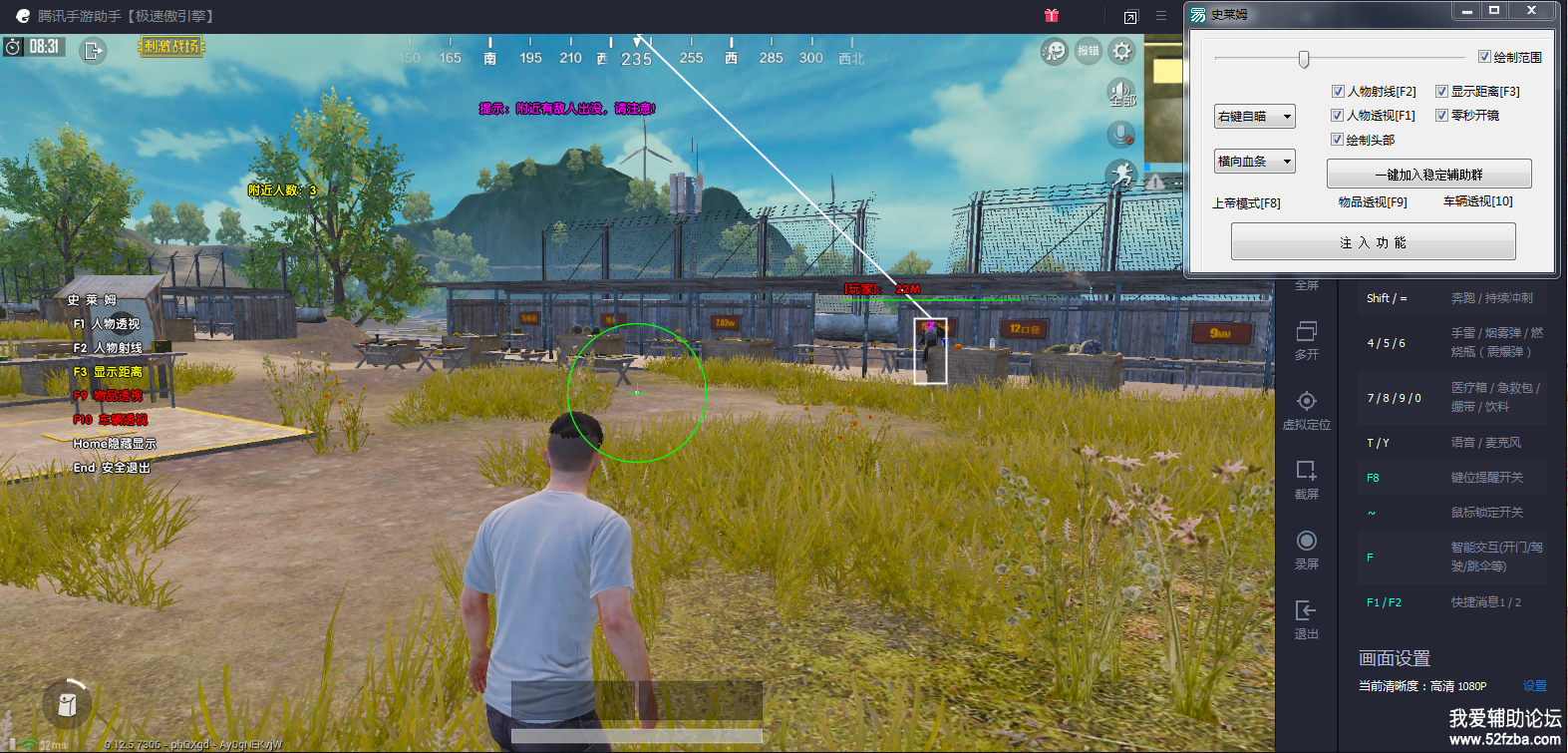Tap the exit match door icon
This screenshot has width=1568, height=753.
pyautogui.click(x=93, y=50)
